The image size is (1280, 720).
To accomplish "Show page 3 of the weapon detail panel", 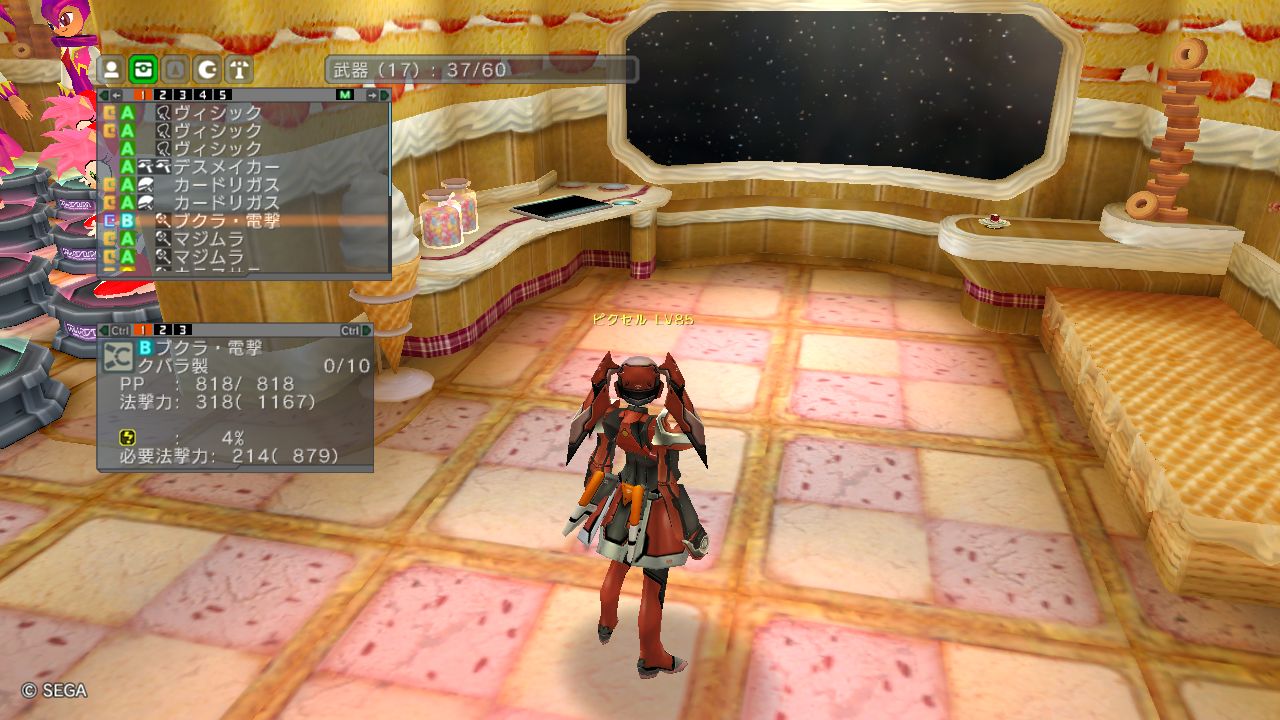I will coord(183,330).
